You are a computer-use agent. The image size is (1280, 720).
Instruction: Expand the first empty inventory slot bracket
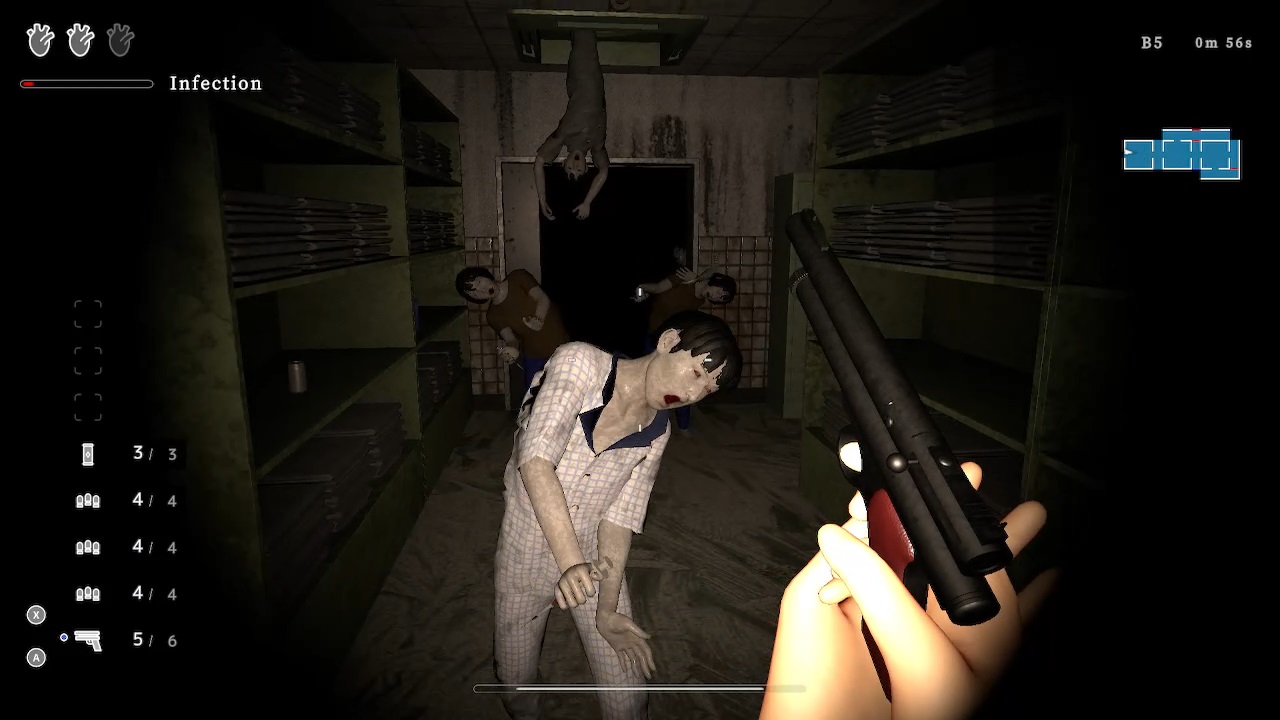click(x=88, y=313)
